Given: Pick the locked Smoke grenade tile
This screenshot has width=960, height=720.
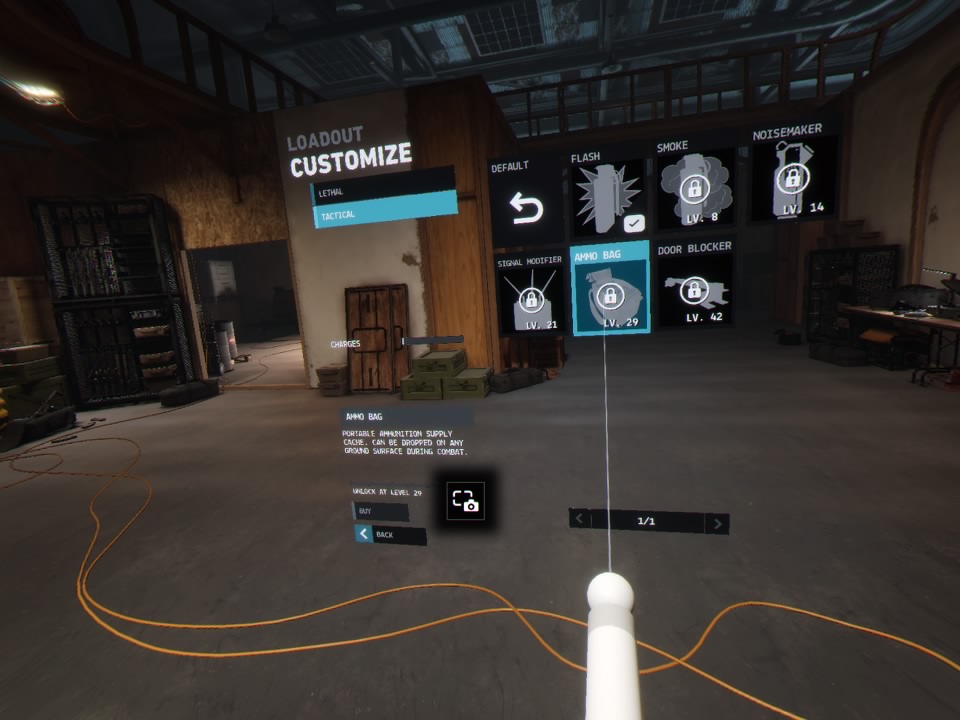Looking at the screenshot, I should point(693,188).
